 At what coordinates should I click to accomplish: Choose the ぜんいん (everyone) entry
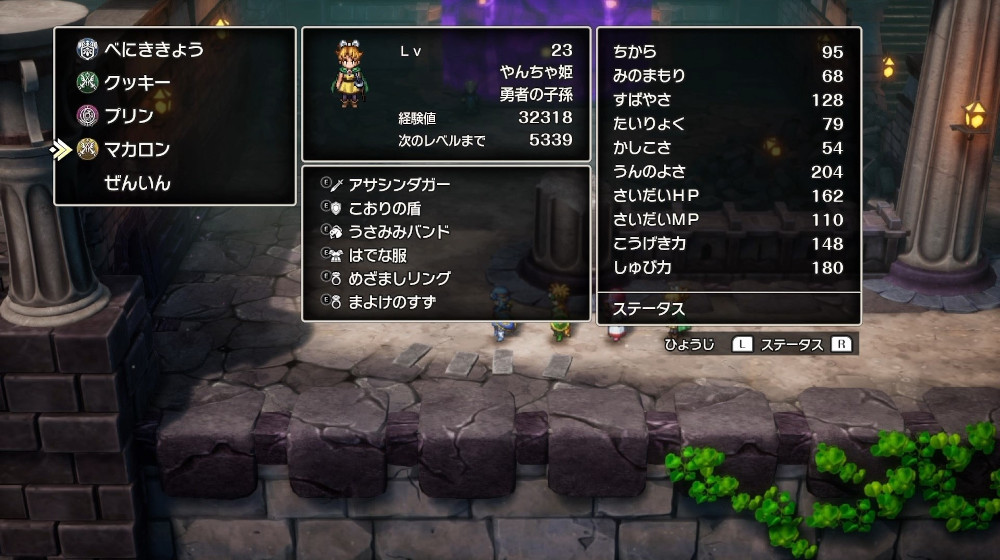tap(137, 183)
